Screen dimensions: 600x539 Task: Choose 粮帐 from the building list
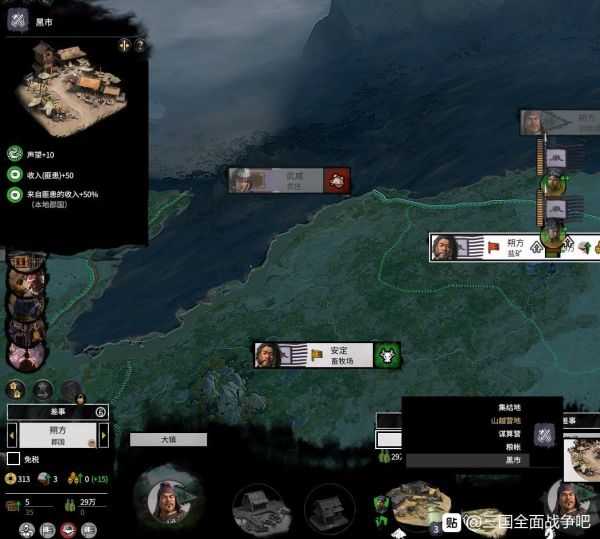click(512, 447)
